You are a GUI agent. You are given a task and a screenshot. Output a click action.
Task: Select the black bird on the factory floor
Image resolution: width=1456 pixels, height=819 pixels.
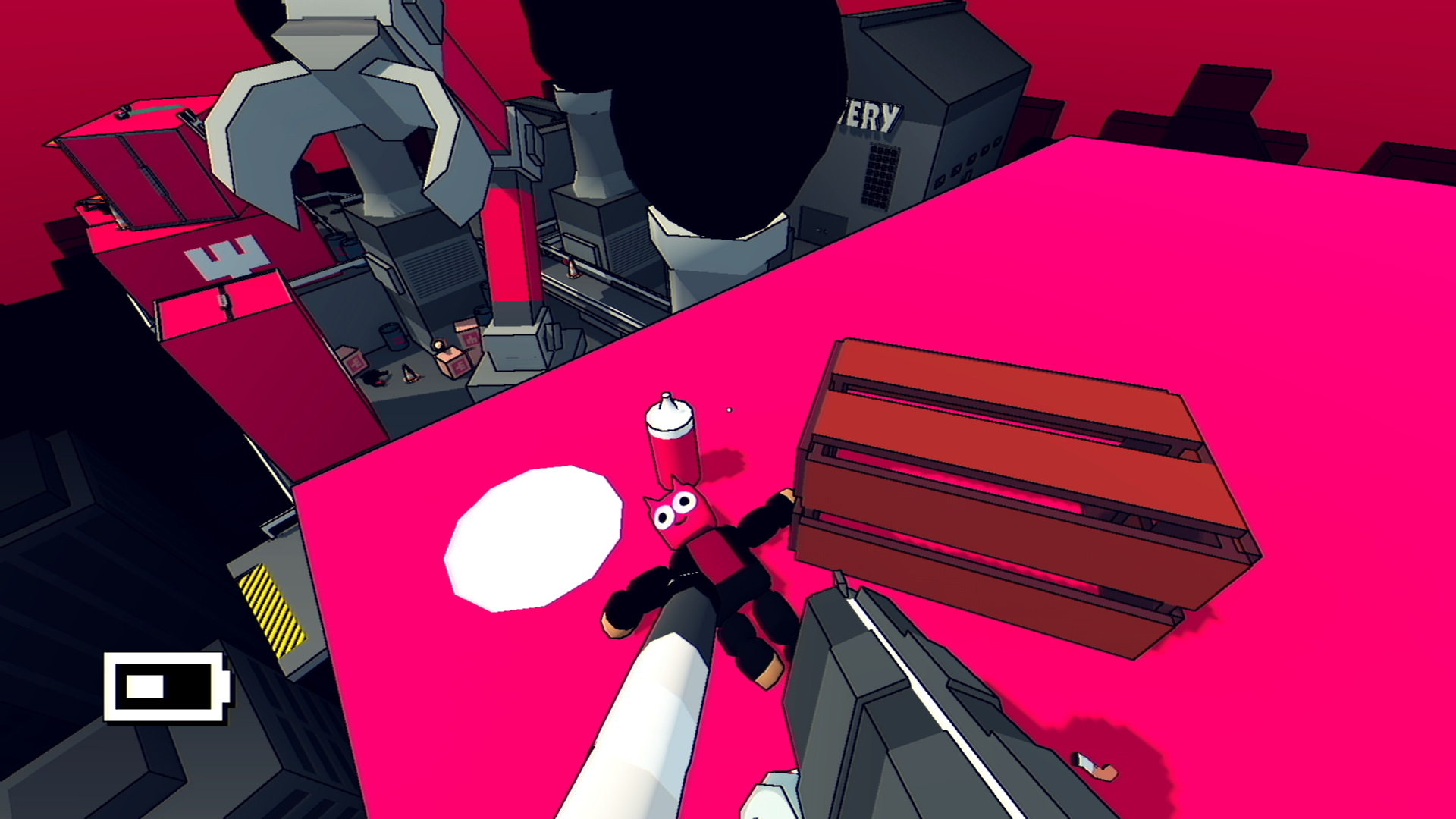pyautogui.click(x=376, y=377)
